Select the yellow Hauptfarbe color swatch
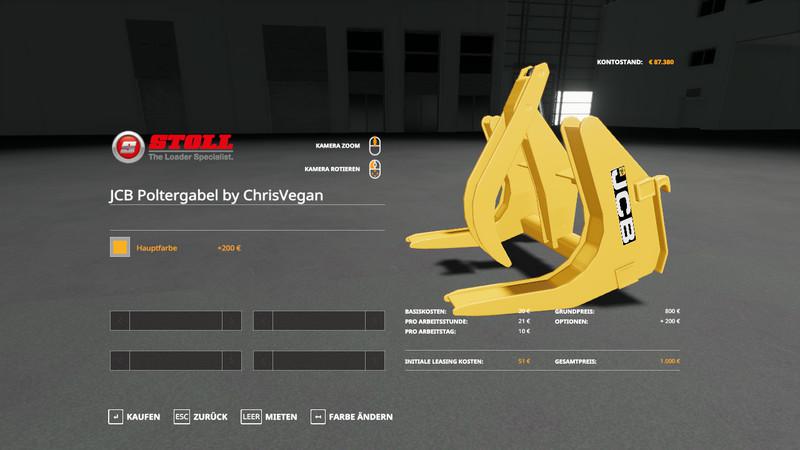The width and height of the screenshot is (800, 450). 120,247
